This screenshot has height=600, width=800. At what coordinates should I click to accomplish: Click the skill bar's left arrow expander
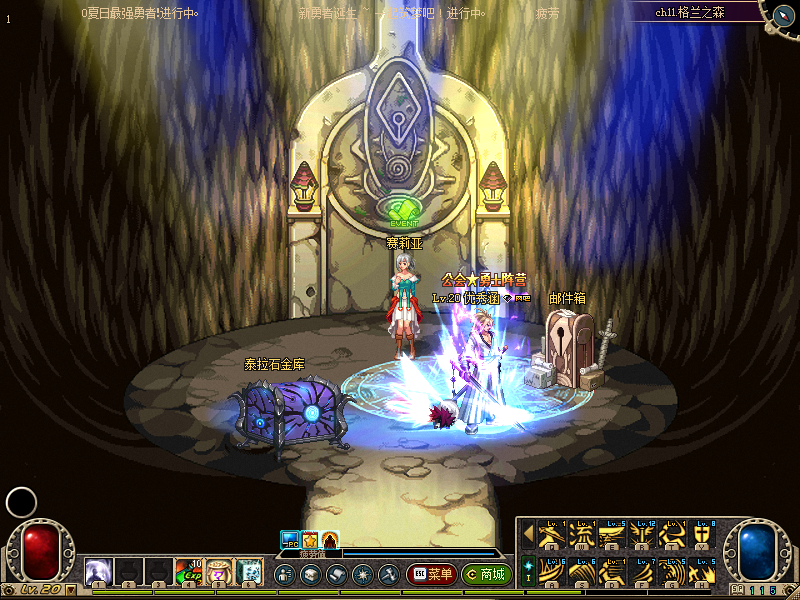coord(528,534)
